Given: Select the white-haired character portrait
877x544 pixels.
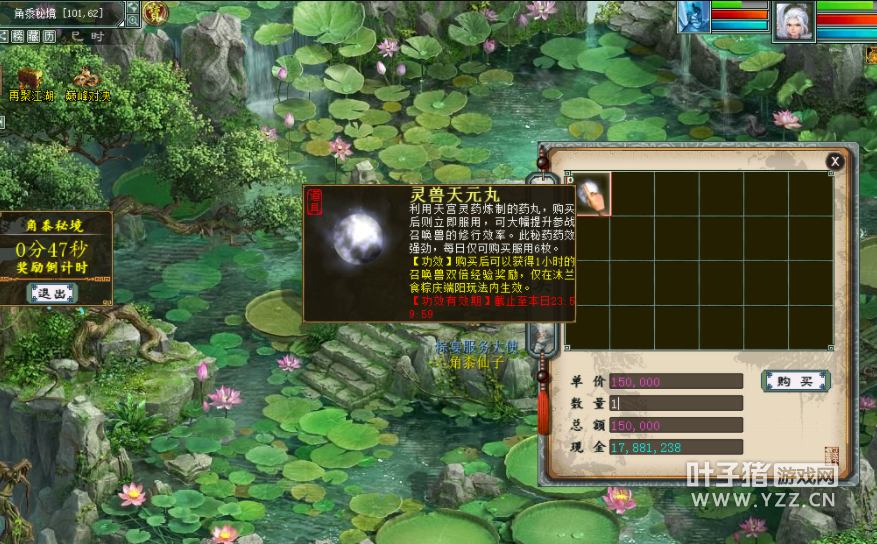Looking at the screenshot, I should (x=793, y=20).
